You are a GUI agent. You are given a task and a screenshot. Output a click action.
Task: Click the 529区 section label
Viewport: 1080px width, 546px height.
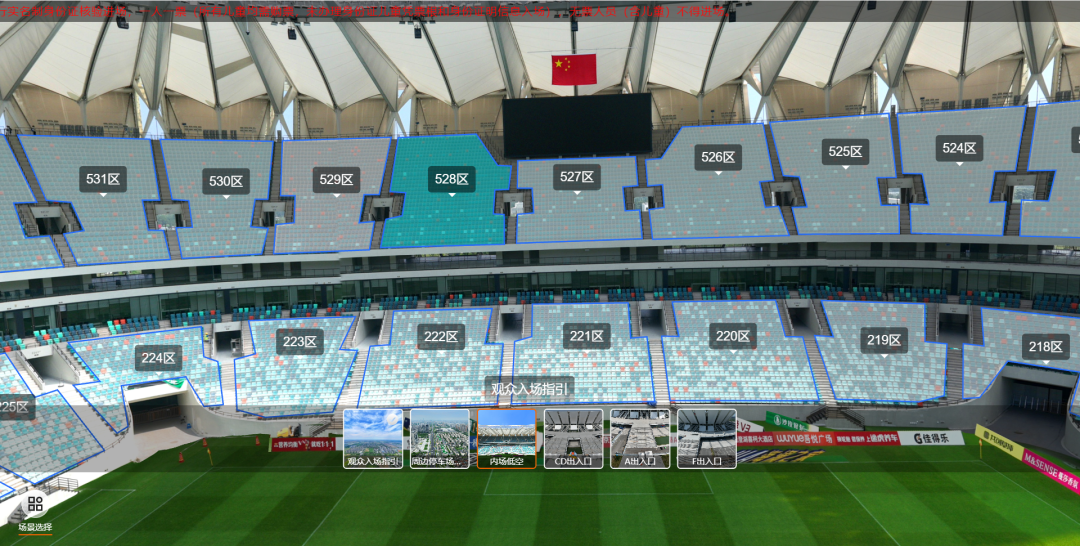[x=337, y=179]
